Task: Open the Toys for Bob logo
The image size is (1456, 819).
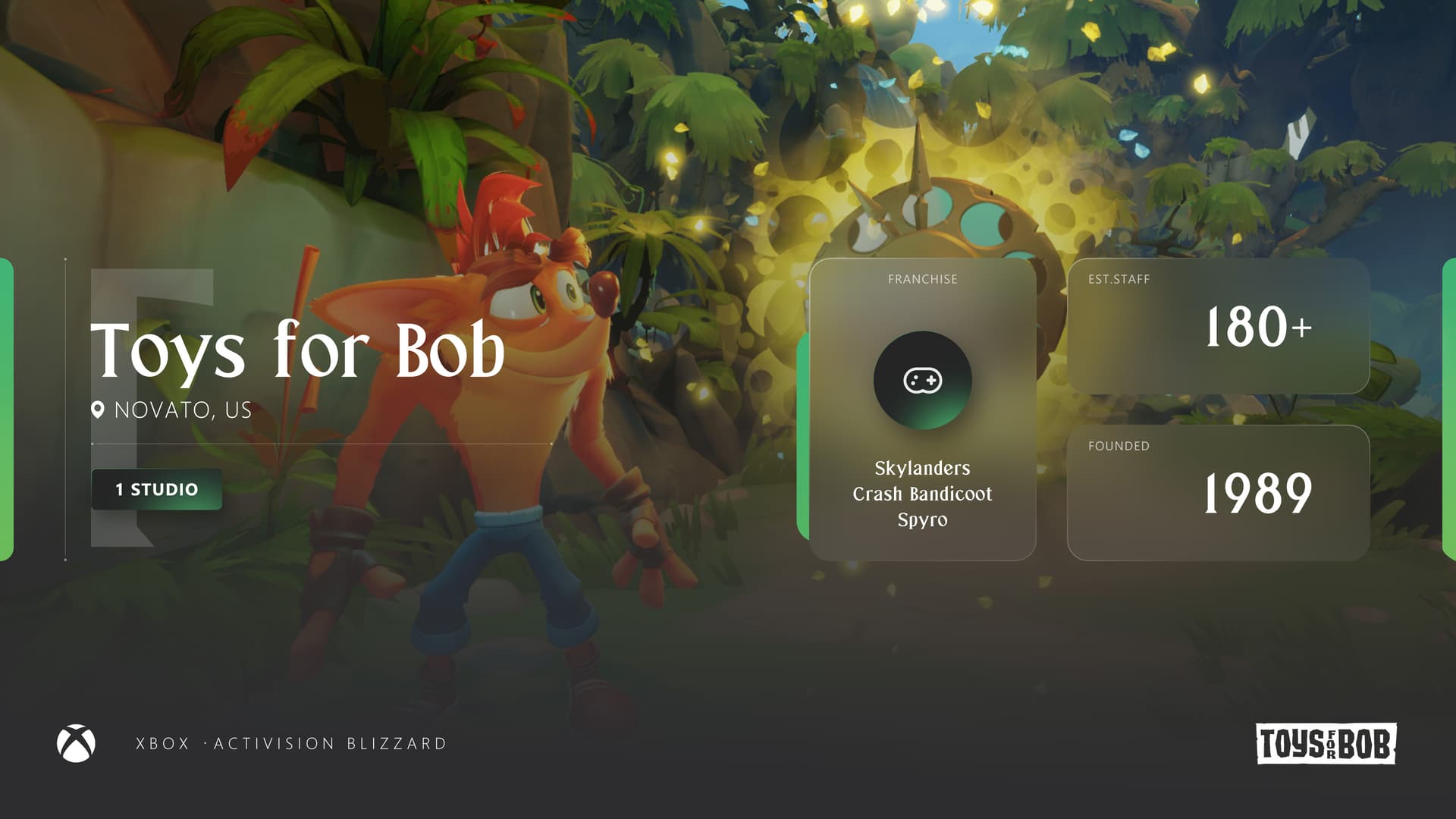Action: coord(1326,743)
